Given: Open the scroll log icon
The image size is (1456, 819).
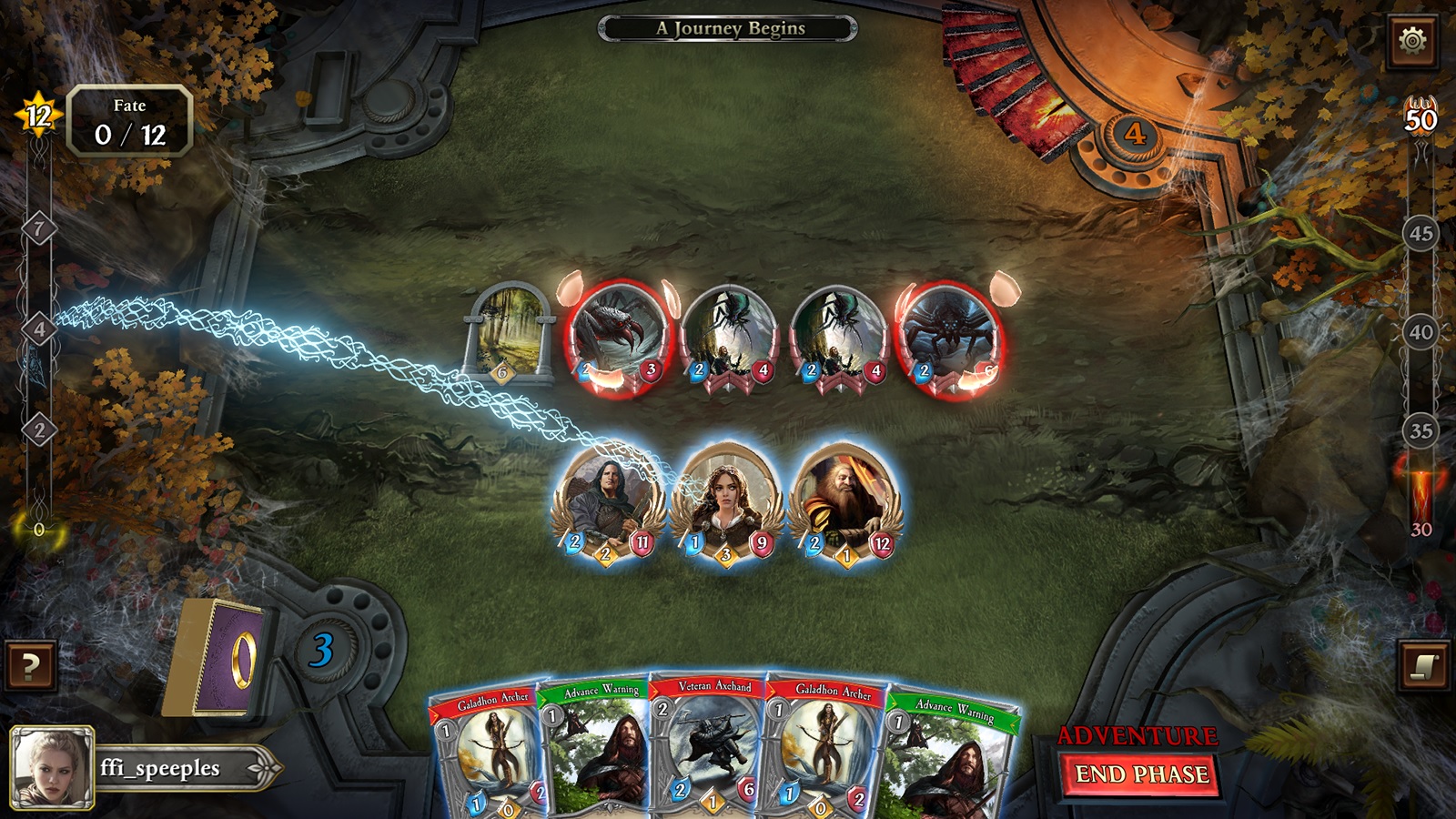Looking at the screenshot, I should pos(1424,666).
